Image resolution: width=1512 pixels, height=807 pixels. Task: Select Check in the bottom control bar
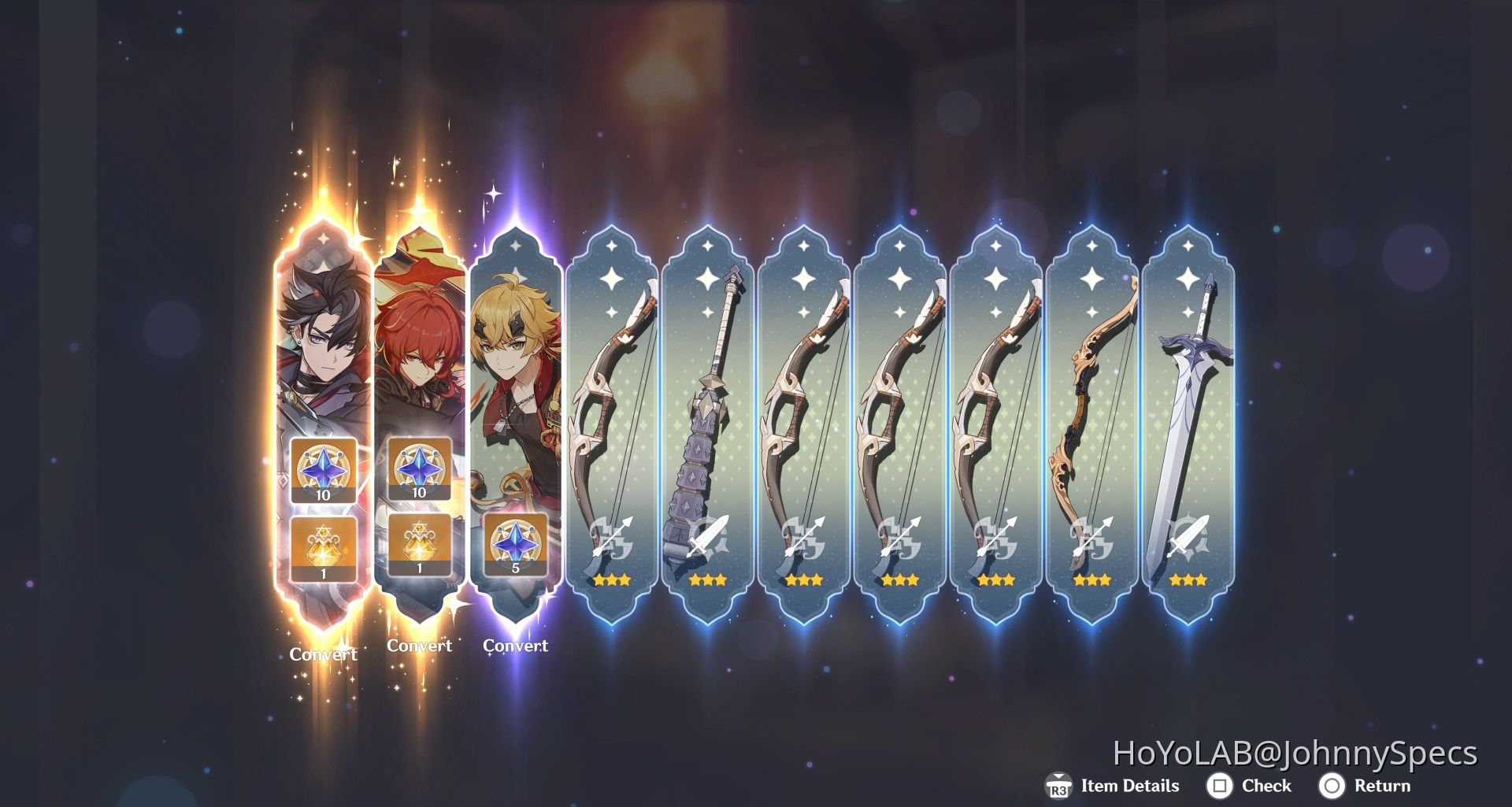point(1269,786)
